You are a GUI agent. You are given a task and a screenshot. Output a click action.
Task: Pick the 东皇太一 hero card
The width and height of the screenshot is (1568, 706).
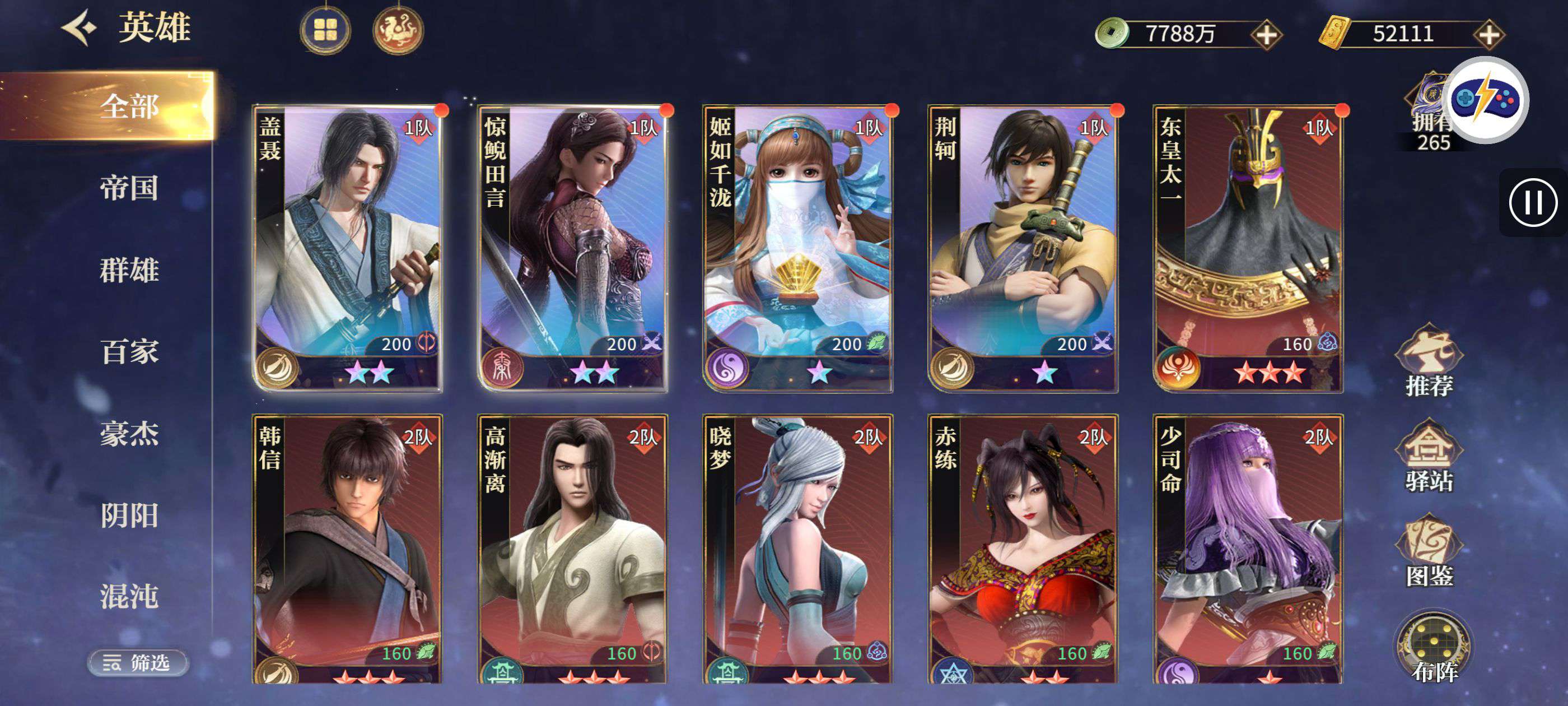click(1248, 247)
